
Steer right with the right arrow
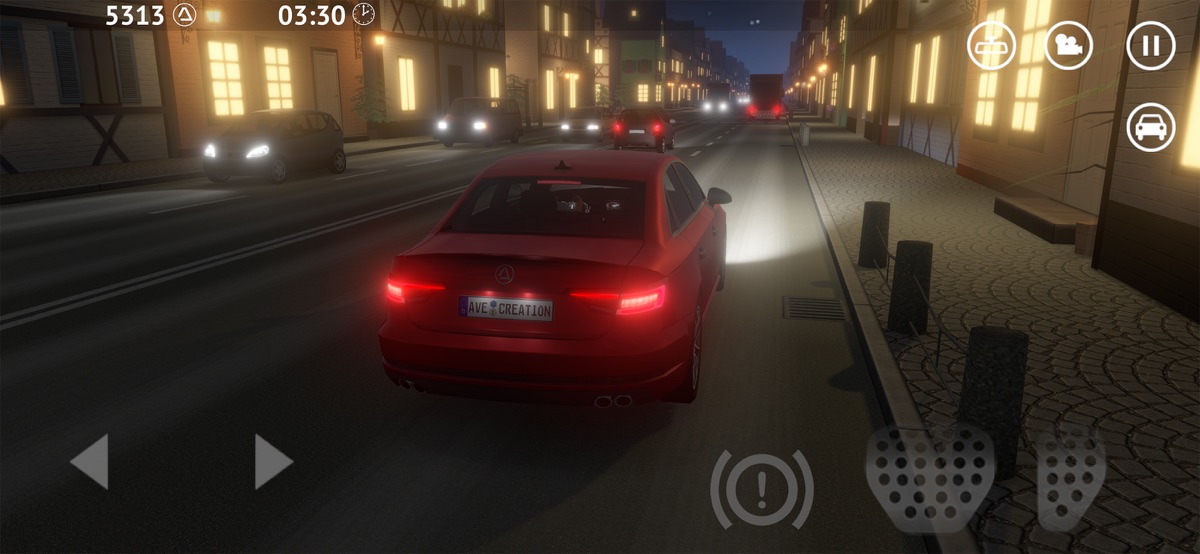pyautogui.click(x=272, y=462)
